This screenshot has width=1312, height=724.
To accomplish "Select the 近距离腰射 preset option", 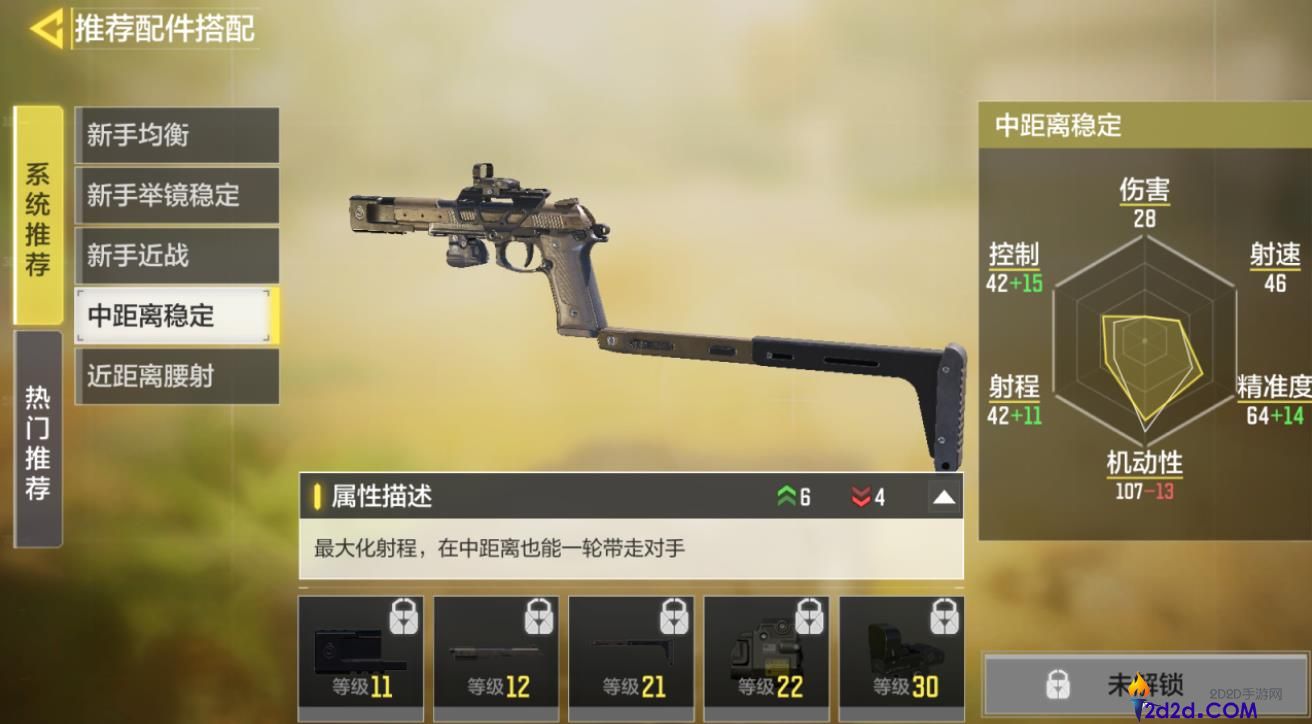I will coord(176,376).
